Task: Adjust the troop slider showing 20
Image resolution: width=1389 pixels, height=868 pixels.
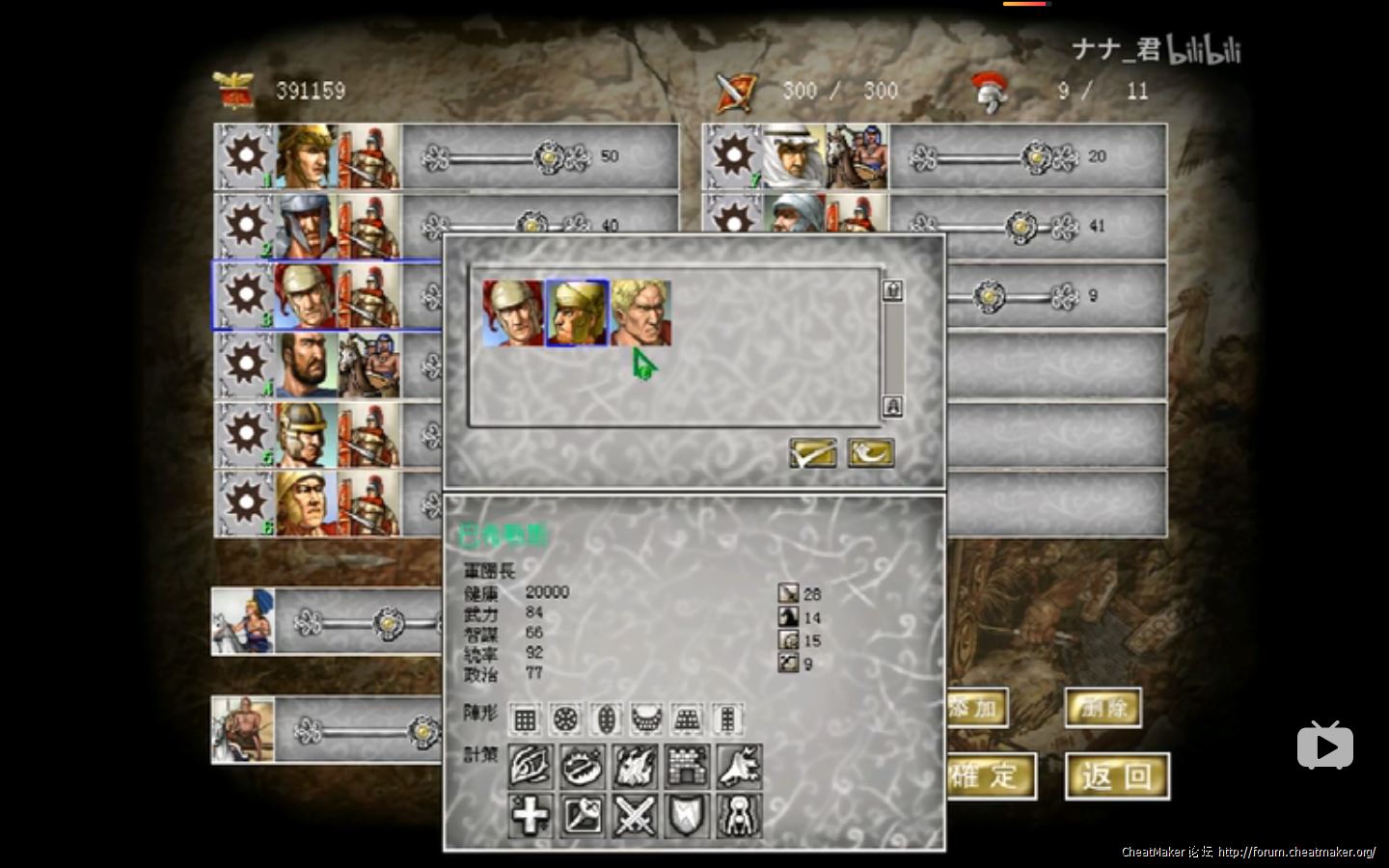Action: coord(1036,156)
